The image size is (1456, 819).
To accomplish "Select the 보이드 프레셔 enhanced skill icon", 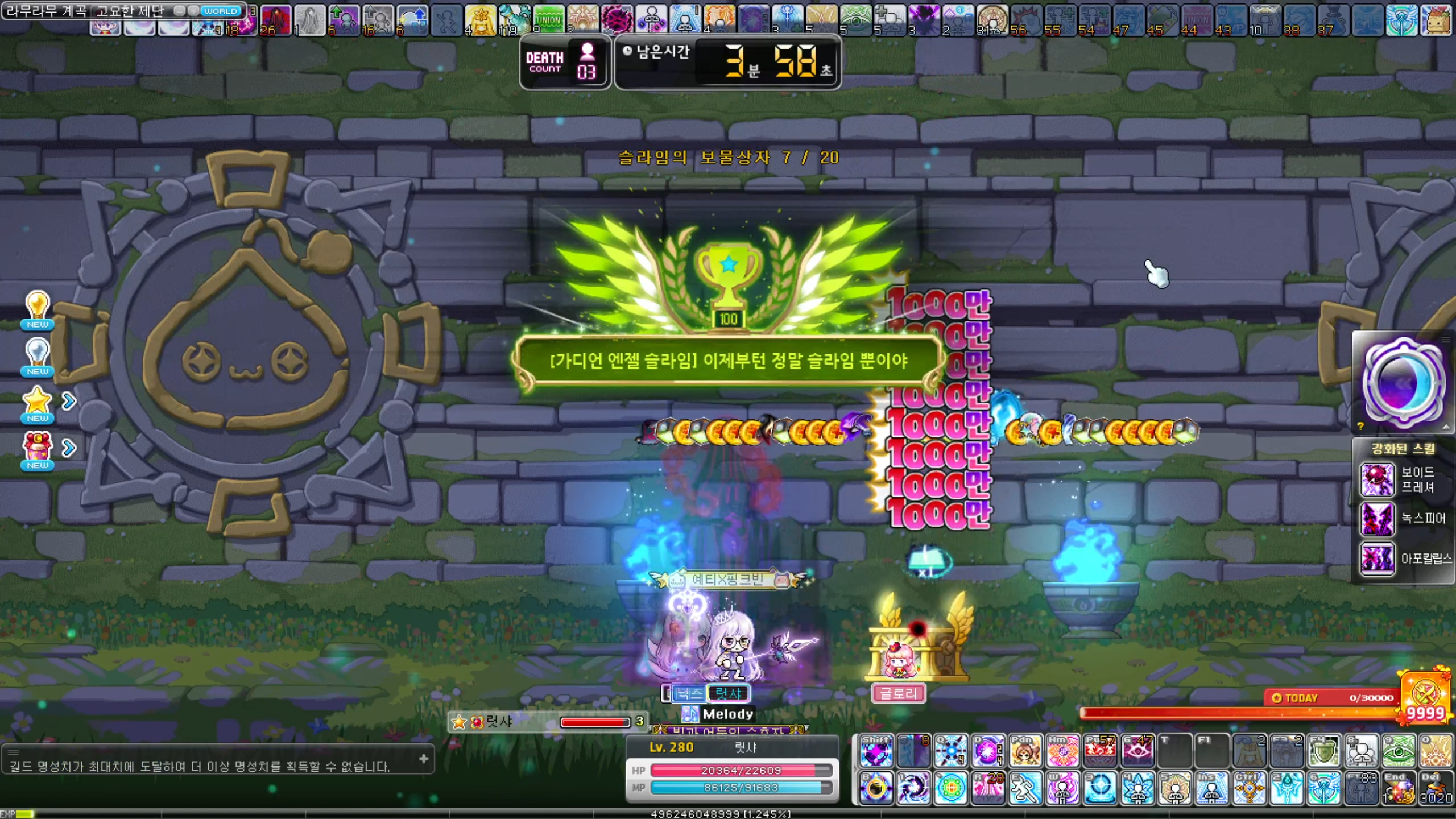I will coord(1376,479).
